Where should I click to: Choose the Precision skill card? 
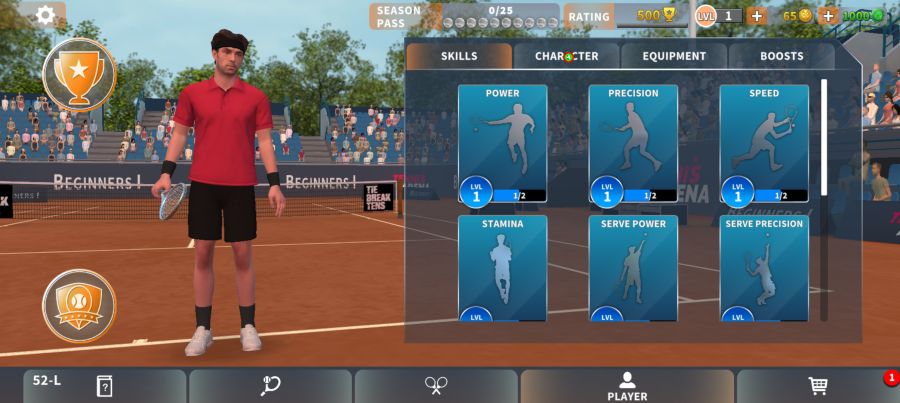tap(633, 145)
